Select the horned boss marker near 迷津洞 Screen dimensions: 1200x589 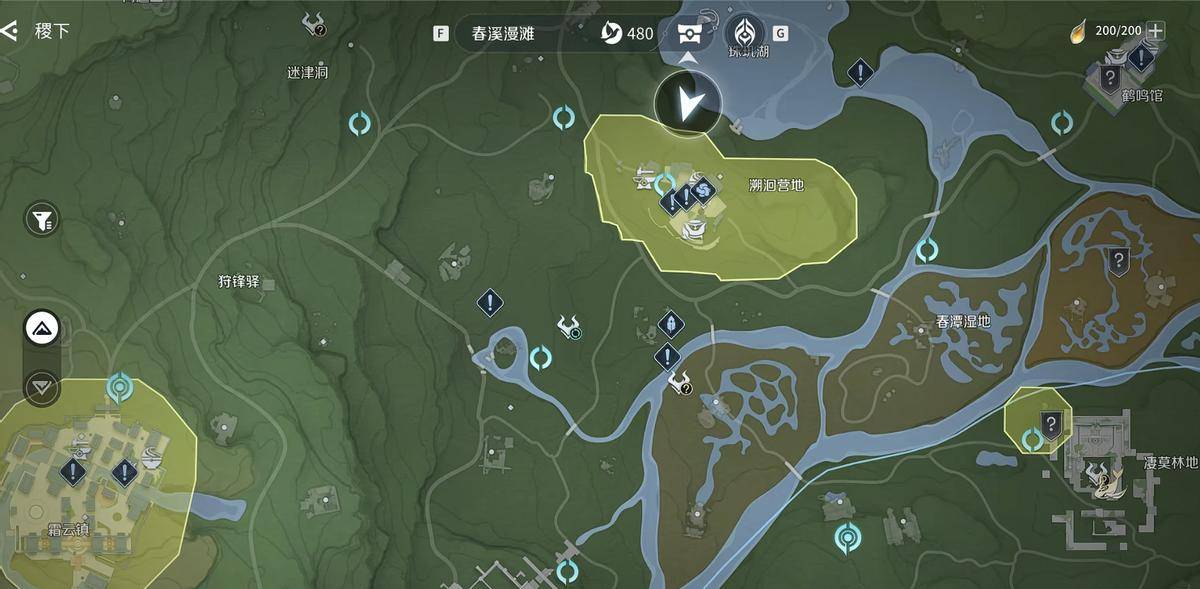coord(317,24)
